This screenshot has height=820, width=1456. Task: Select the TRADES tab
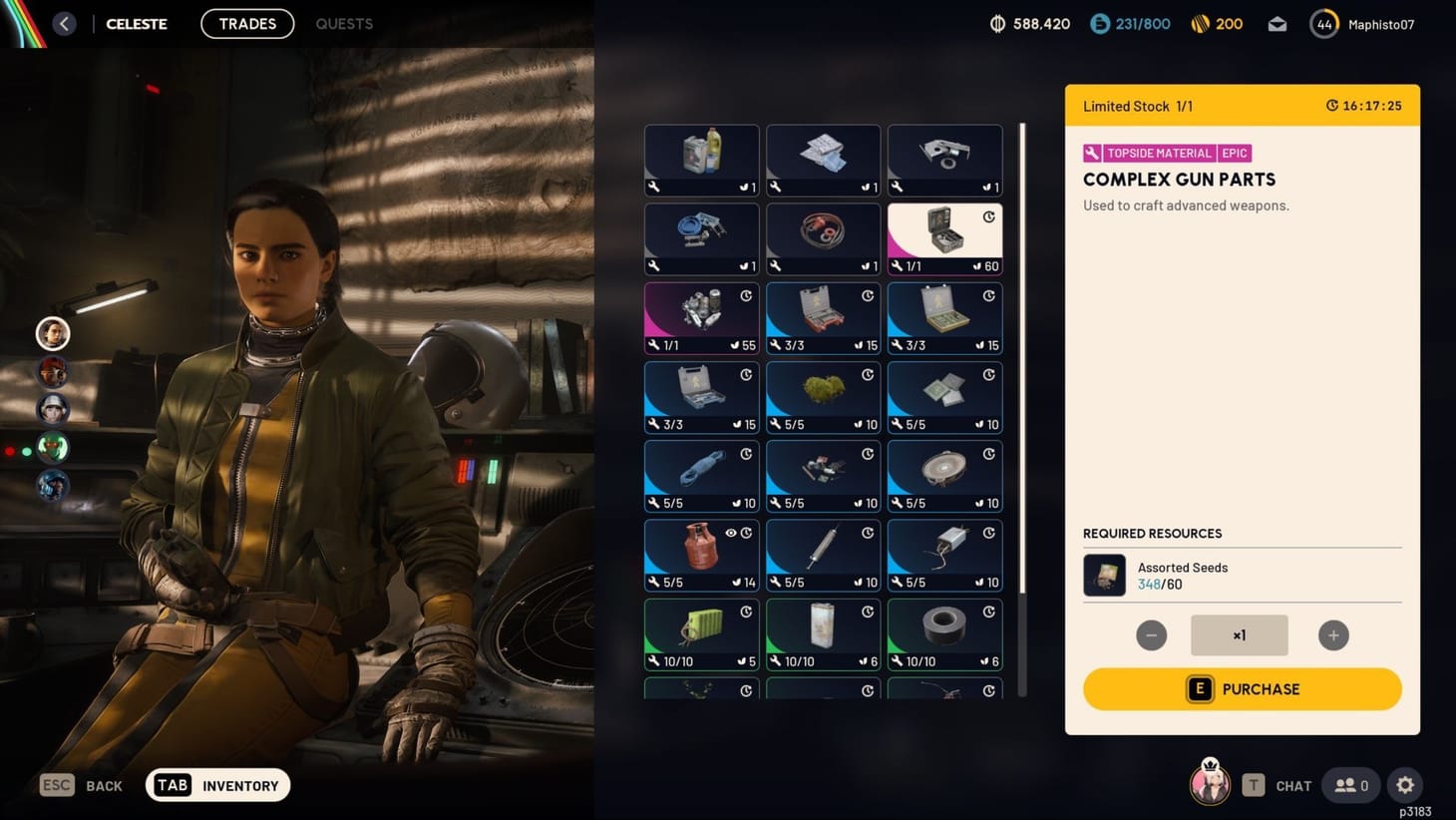point(246,23)
